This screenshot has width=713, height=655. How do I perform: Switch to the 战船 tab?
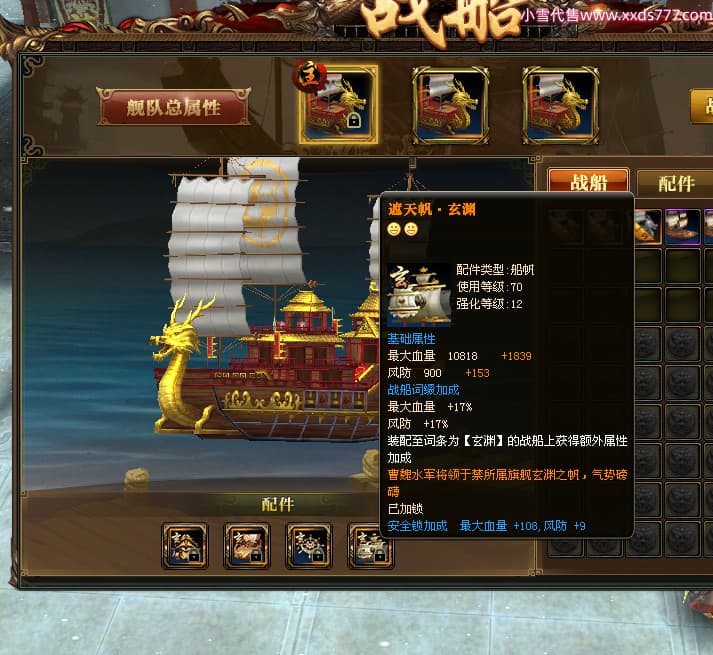point(588,183)
